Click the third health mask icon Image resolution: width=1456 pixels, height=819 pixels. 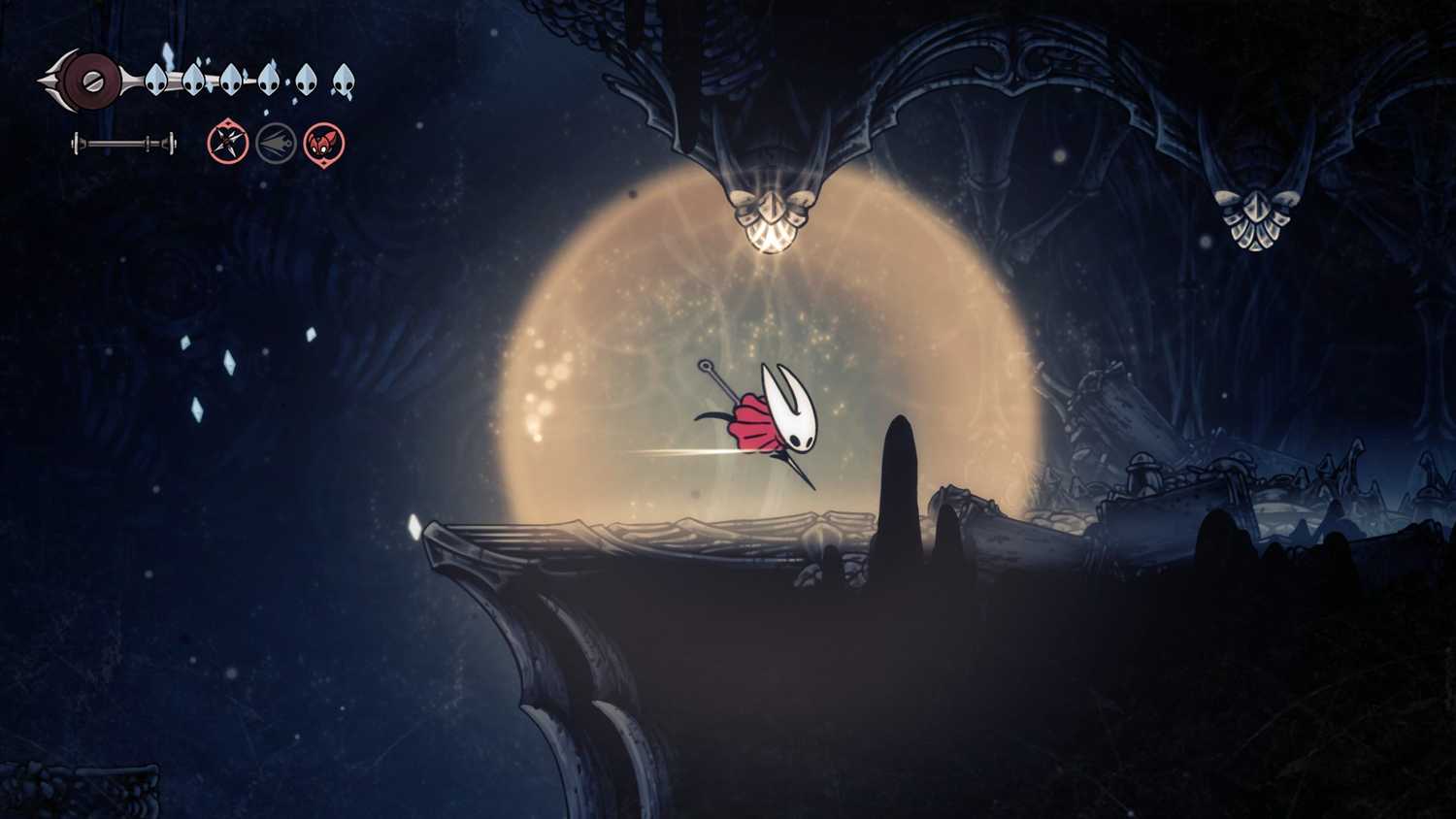click(x=231, y=80)
